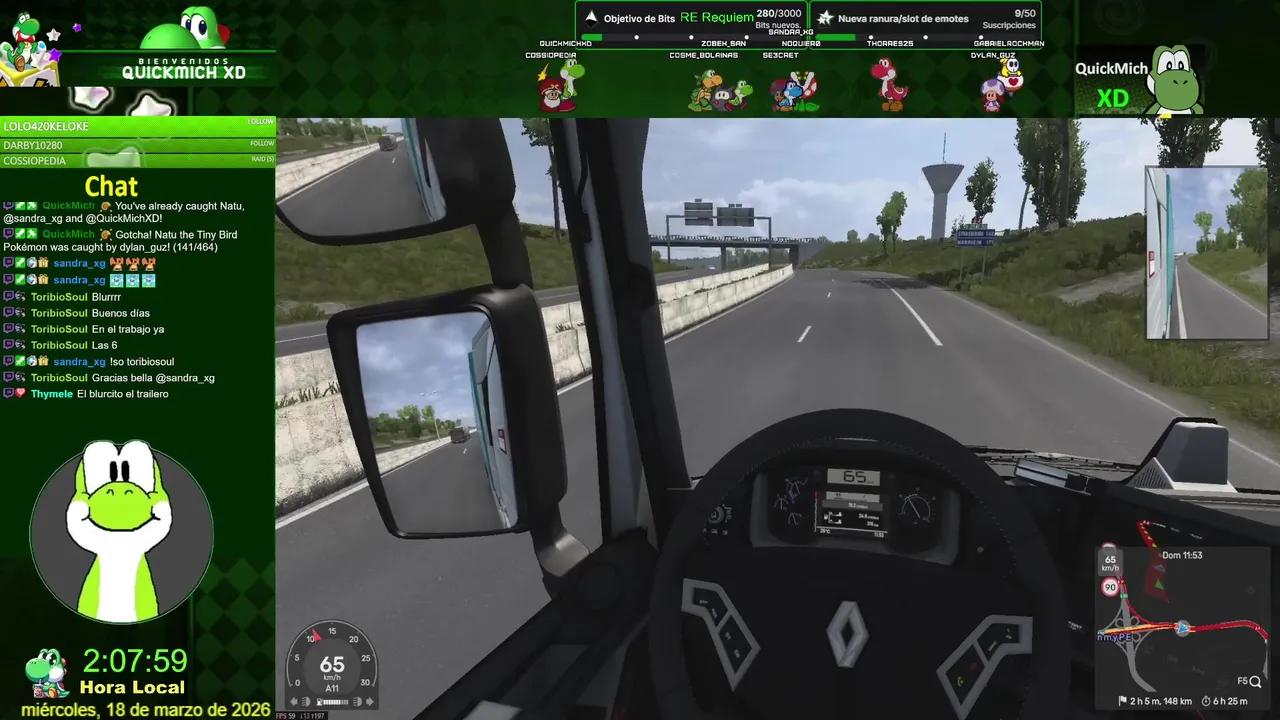Click the moderator sword badge next to ToribioSoul
The image size is (1280, 720).
pos(20,298)
